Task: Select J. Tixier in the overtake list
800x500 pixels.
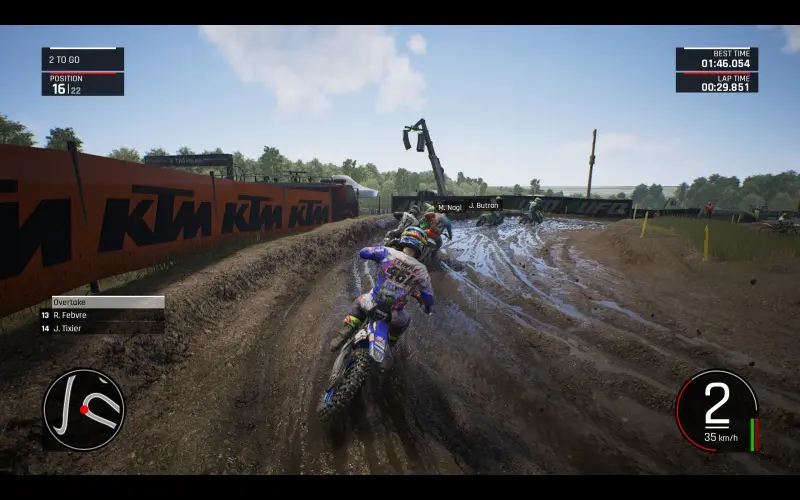Action: (x=100, y=327)
